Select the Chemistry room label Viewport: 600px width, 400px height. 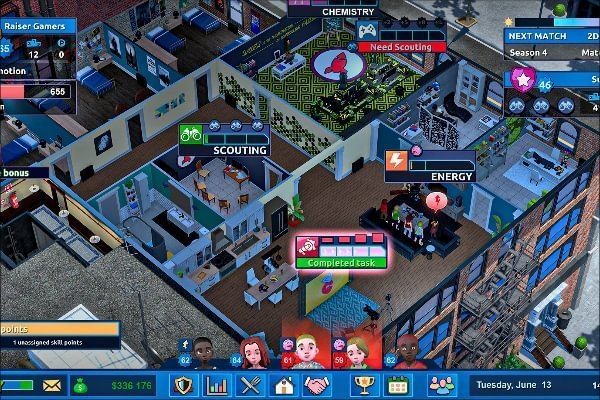(x=349, y=11)
